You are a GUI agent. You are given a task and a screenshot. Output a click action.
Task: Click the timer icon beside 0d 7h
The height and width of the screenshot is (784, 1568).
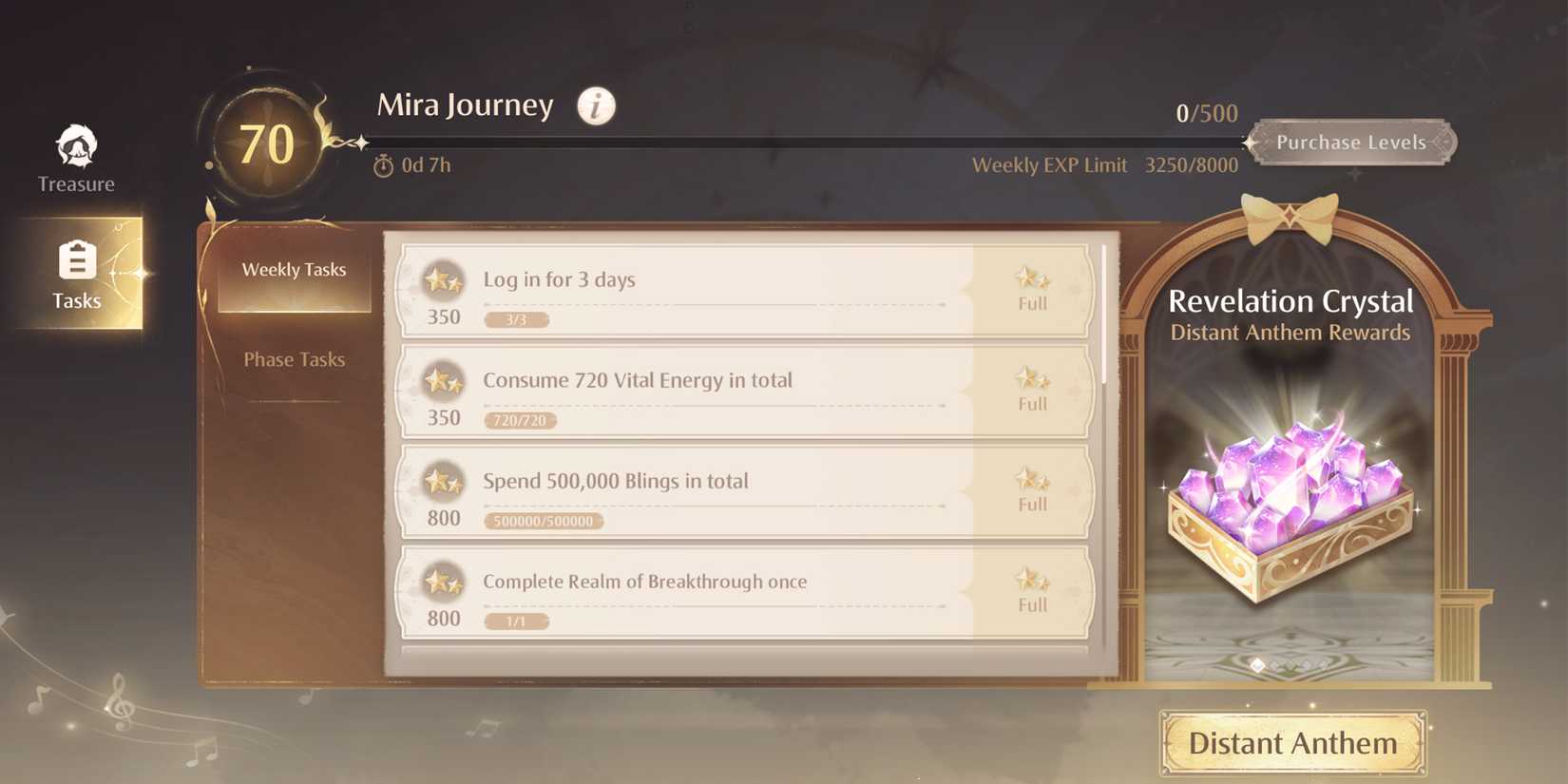(x=382, y=164)
